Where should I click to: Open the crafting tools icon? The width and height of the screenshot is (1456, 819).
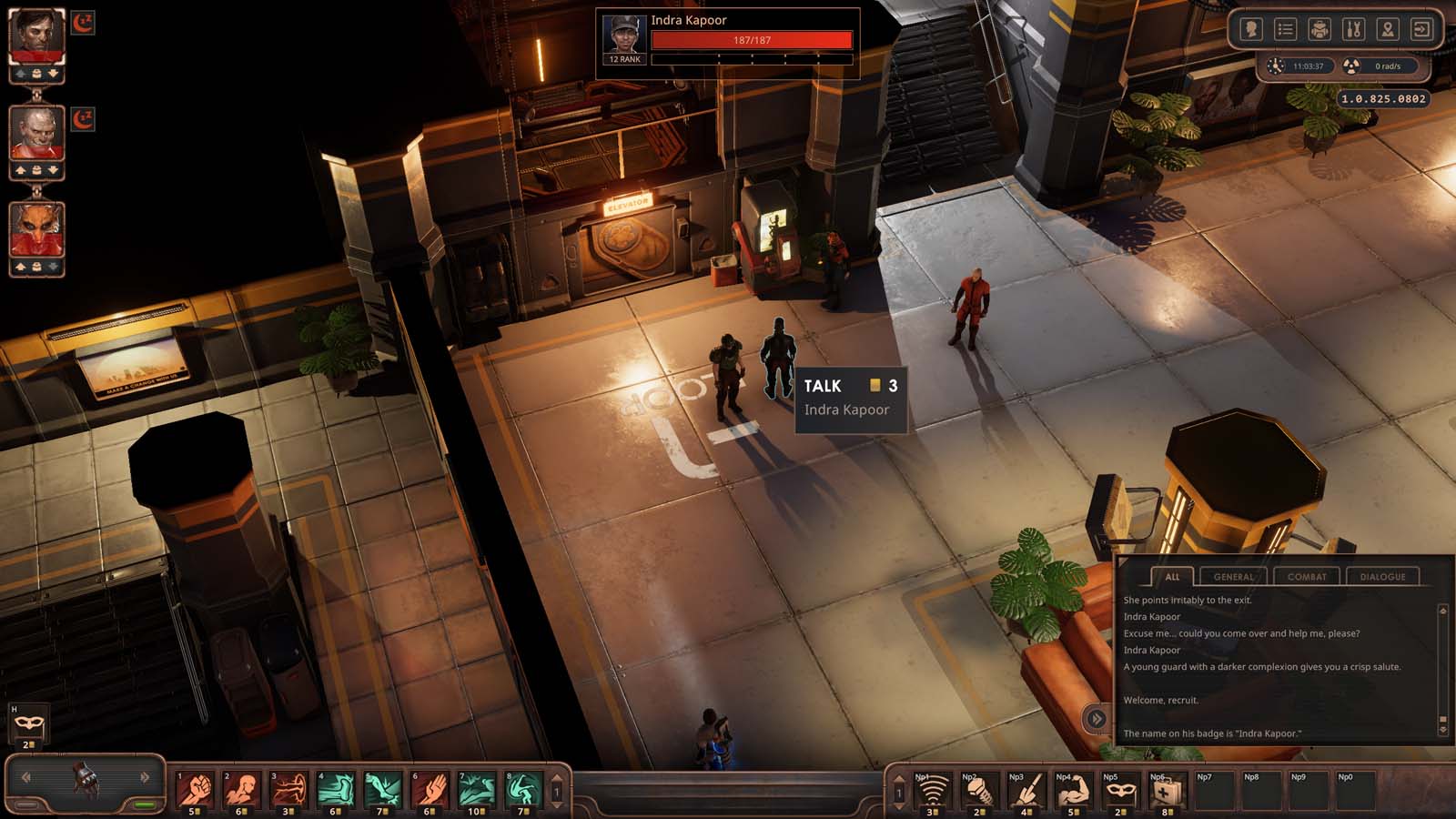pyautogui.click(x=1354, y=29)
